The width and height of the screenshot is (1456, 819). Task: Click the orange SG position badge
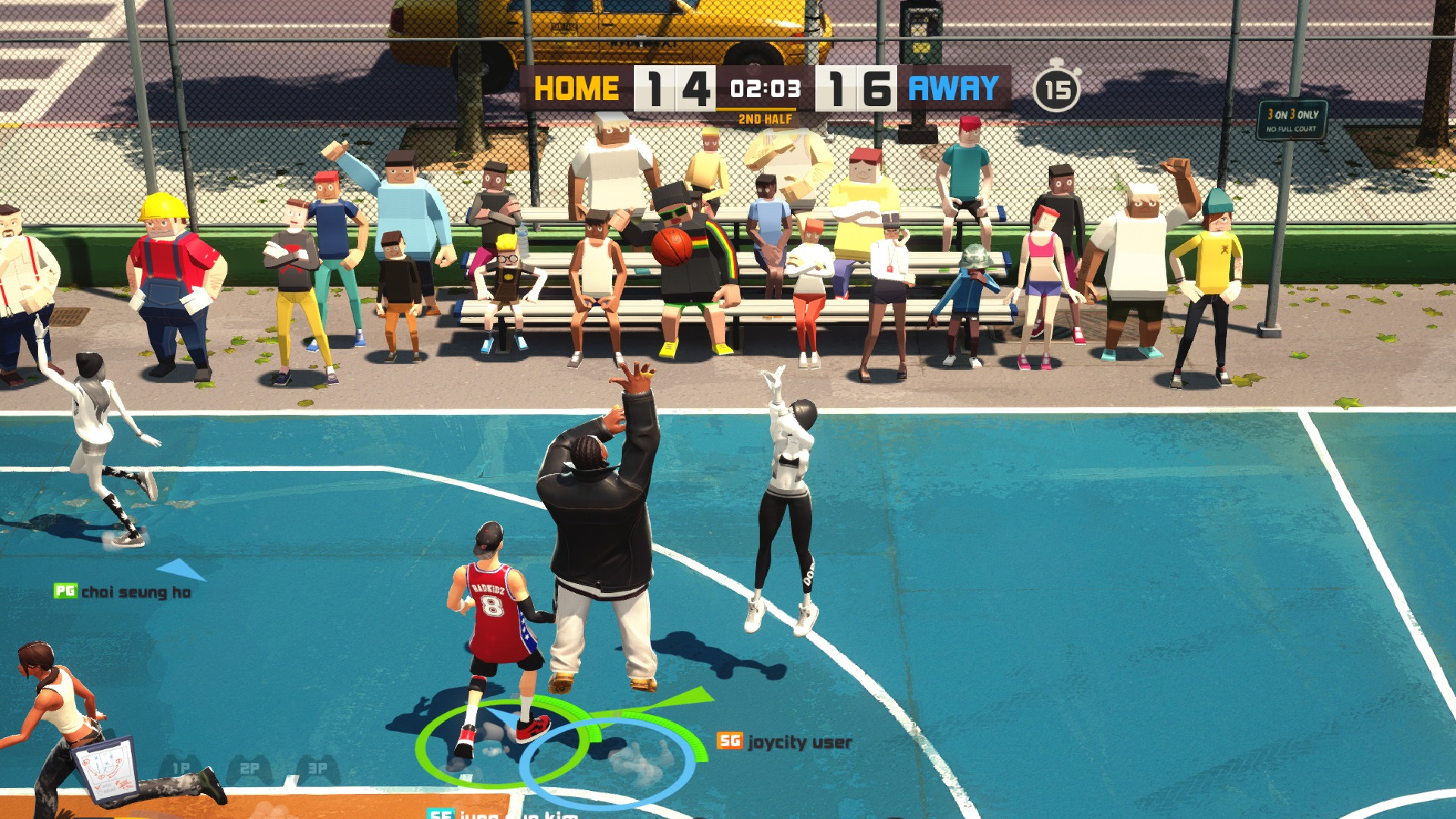click(x=731, y=741)
